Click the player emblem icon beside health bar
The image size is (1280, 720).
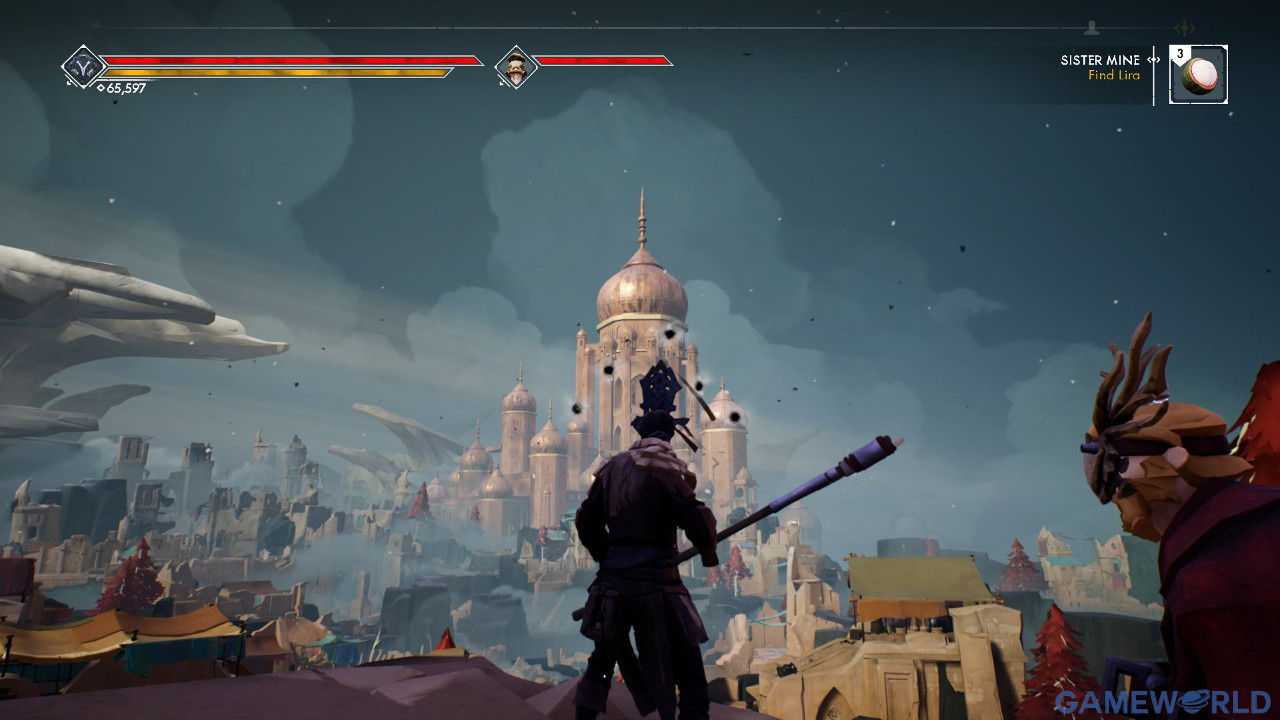83,67
